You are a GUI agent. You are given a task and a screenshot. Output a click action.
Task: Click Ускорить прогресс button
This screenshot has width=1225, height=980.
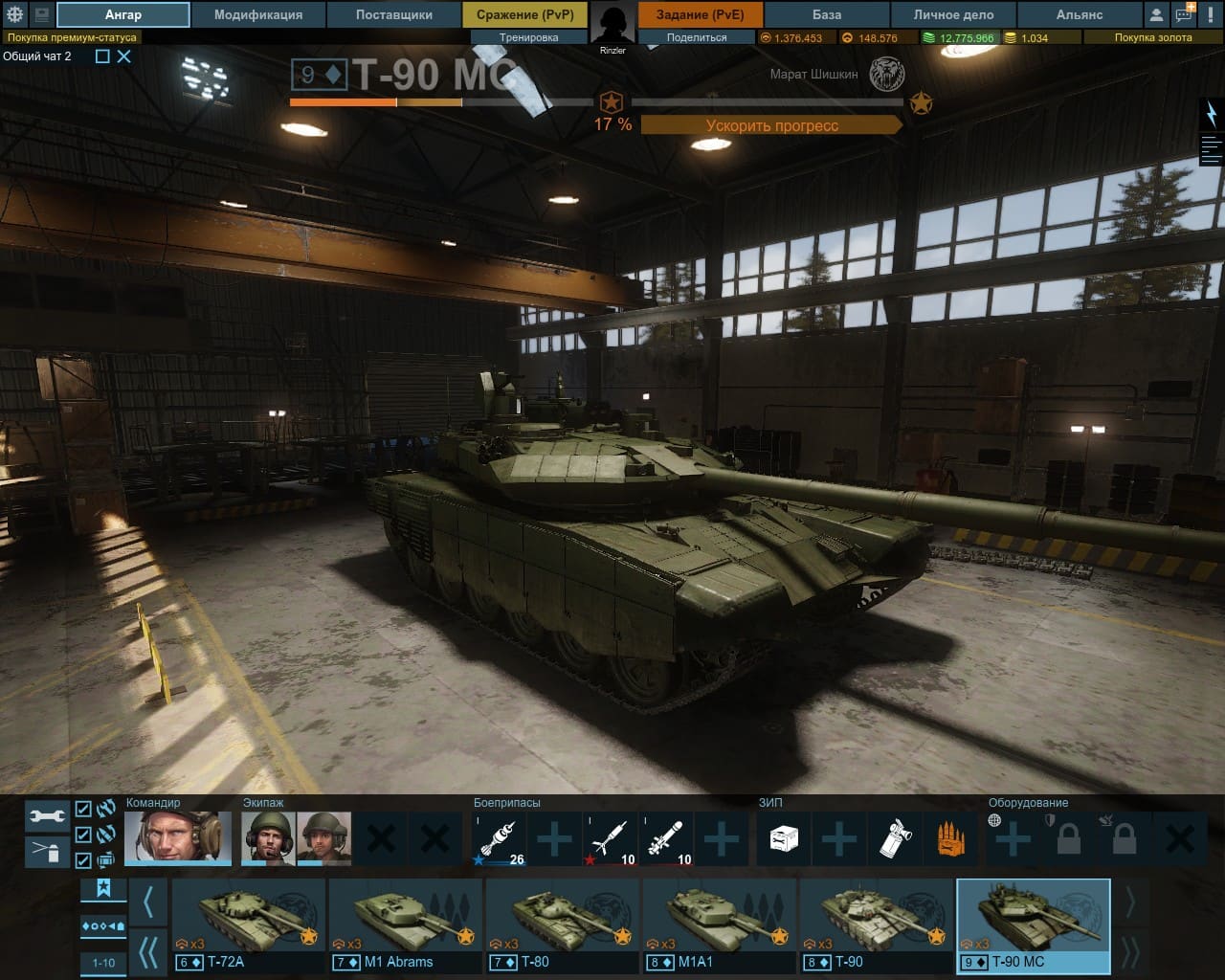coord(771,125)
